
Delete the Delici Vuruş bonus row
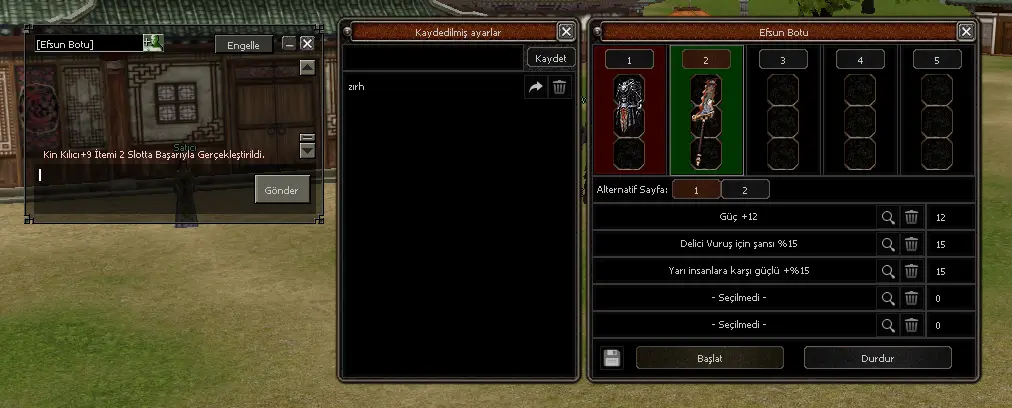[x=911, y=244]
